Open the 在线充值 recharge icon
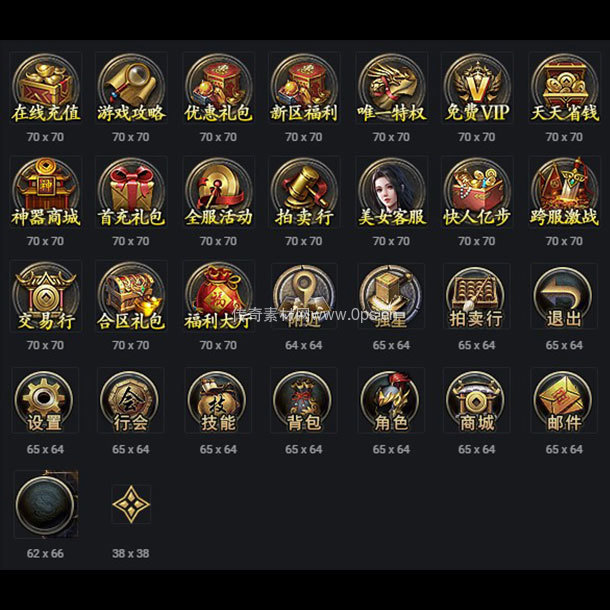This screenshot has height=610, width=610. [44, 88]
